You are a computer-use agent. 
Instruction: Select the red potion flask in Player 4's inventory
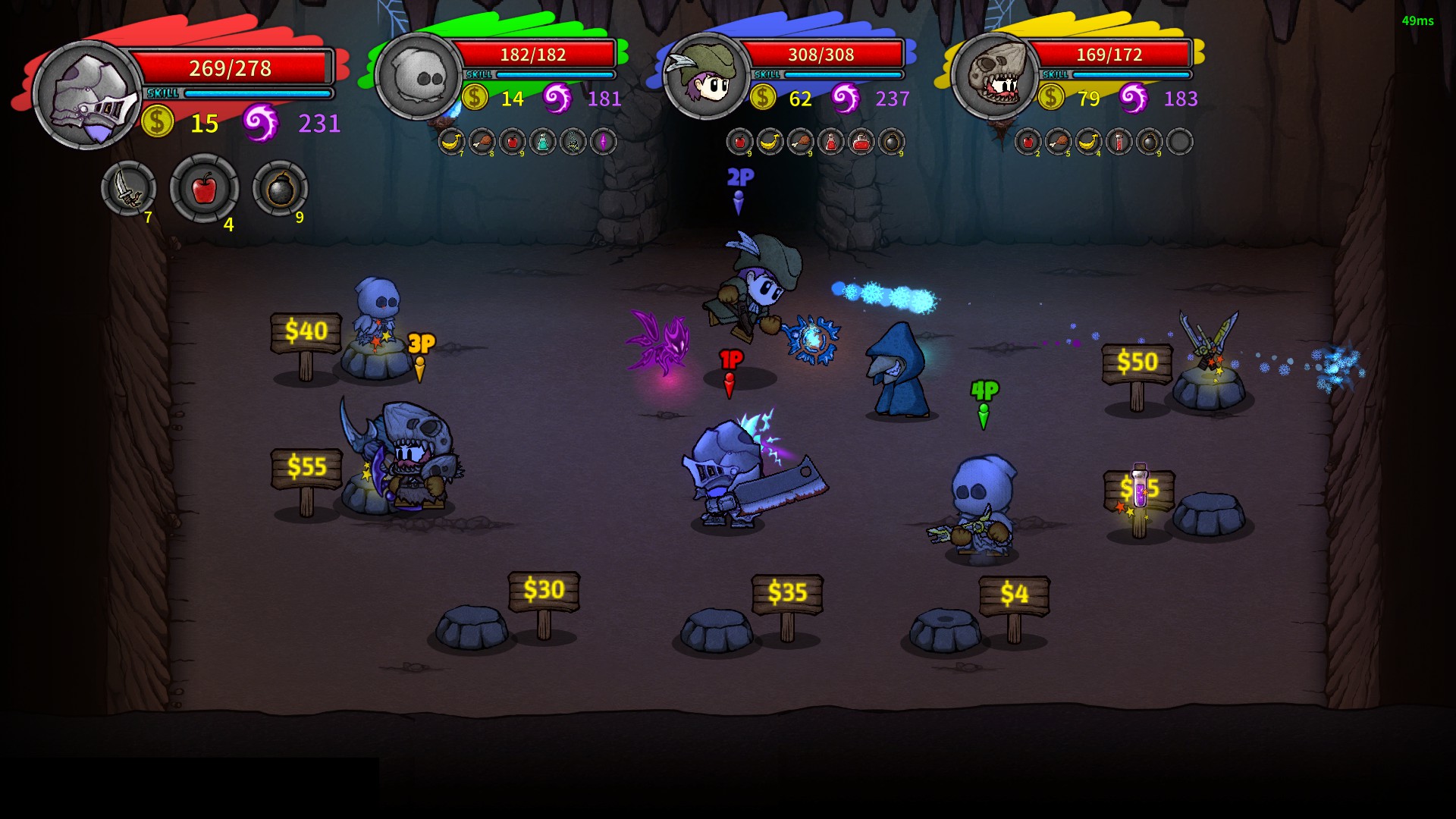point(1119,143)
